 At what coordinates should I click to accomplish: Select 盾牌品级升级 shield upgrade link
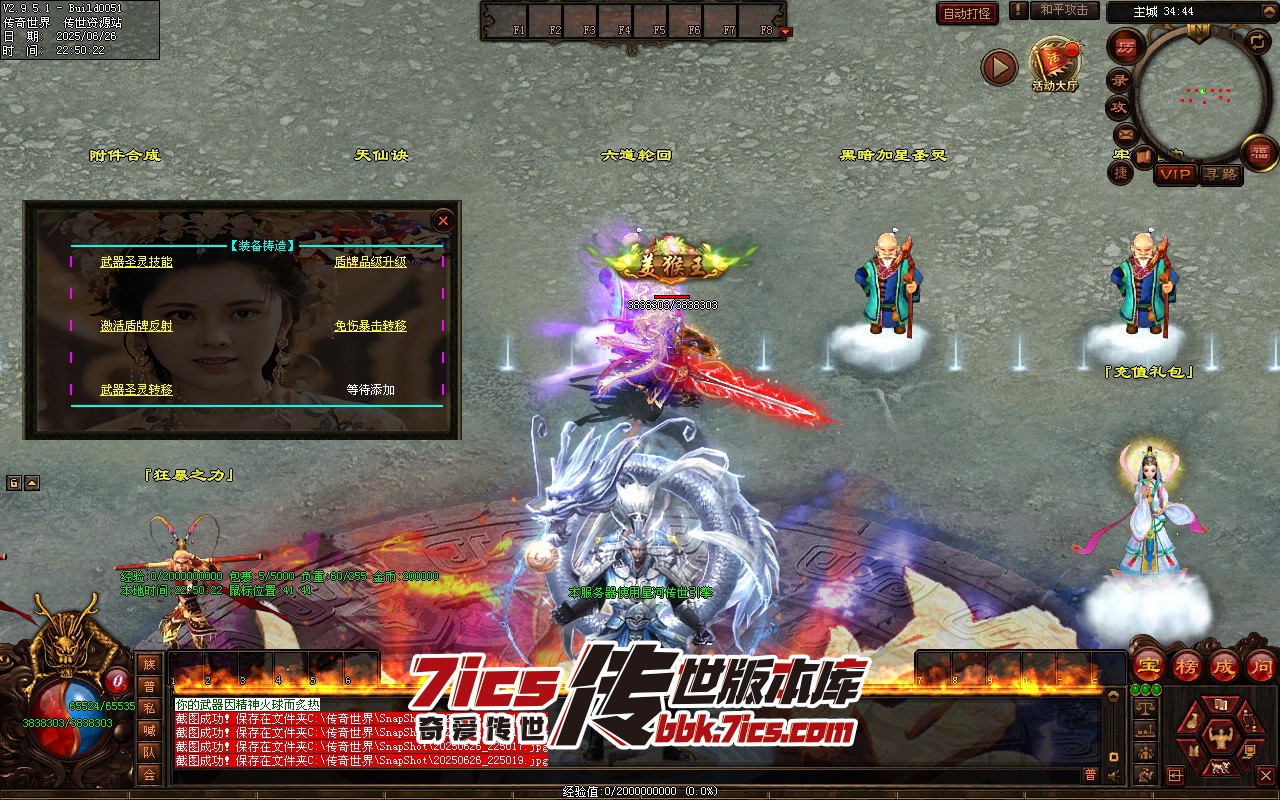click(370, 262)
